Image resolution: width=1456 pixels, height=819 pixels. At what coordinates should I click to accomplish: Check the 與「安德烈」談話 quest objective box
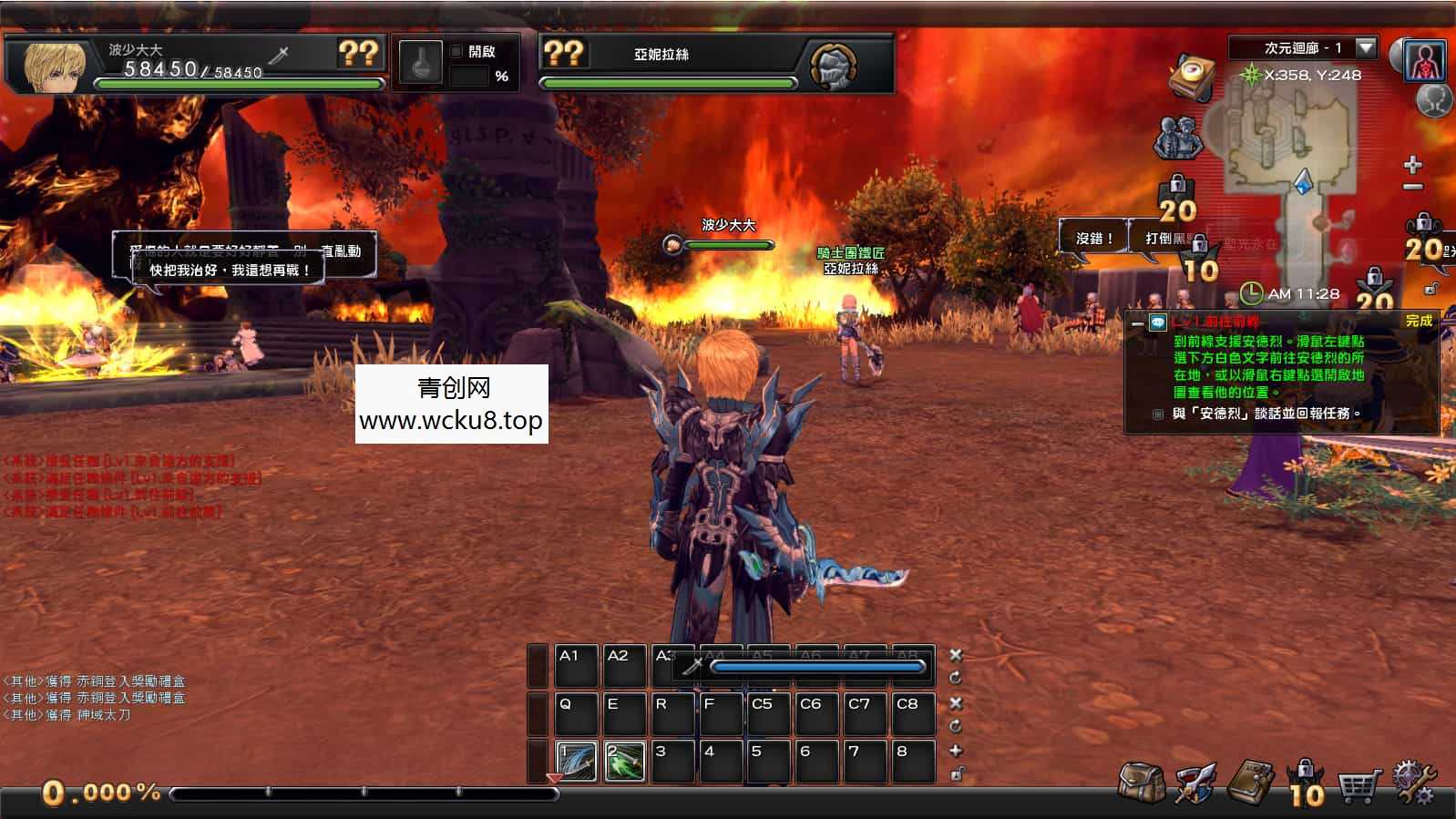[x=1157, y=414]
